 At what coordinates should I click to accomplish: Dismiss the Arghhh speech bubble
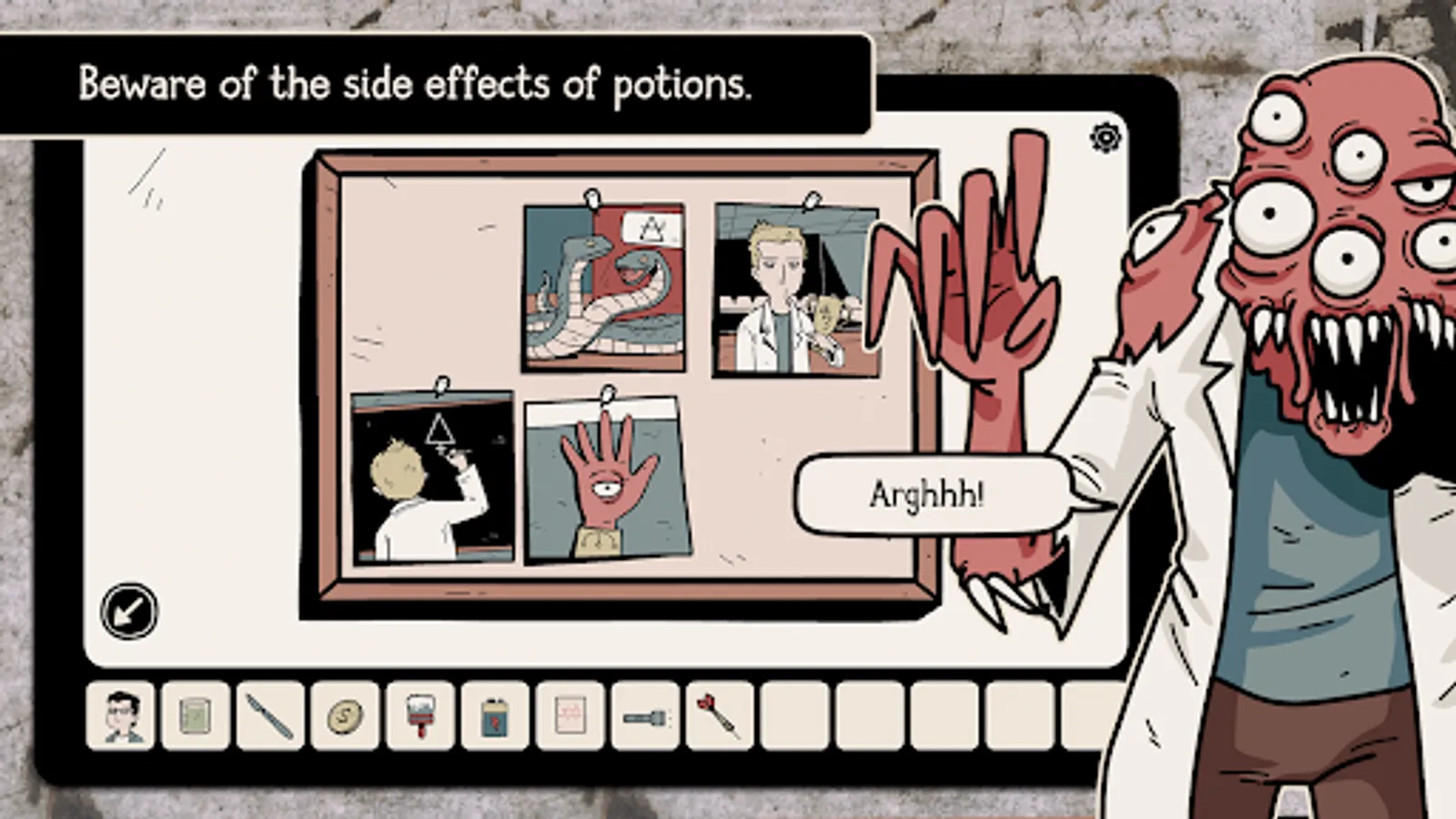pos(928,492)
